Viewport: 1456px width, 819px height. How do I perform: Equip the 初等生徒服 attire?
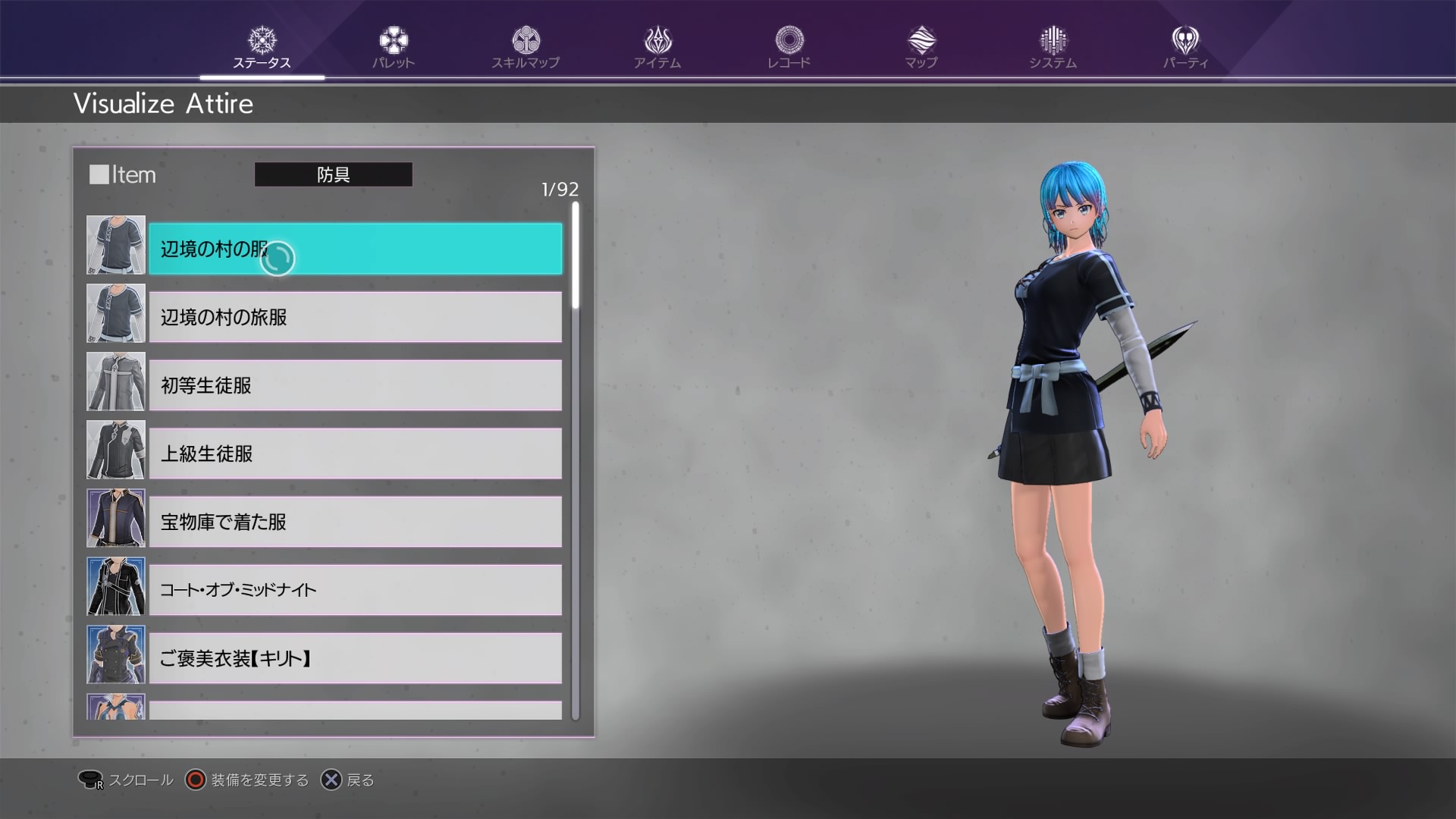point(355,385)
